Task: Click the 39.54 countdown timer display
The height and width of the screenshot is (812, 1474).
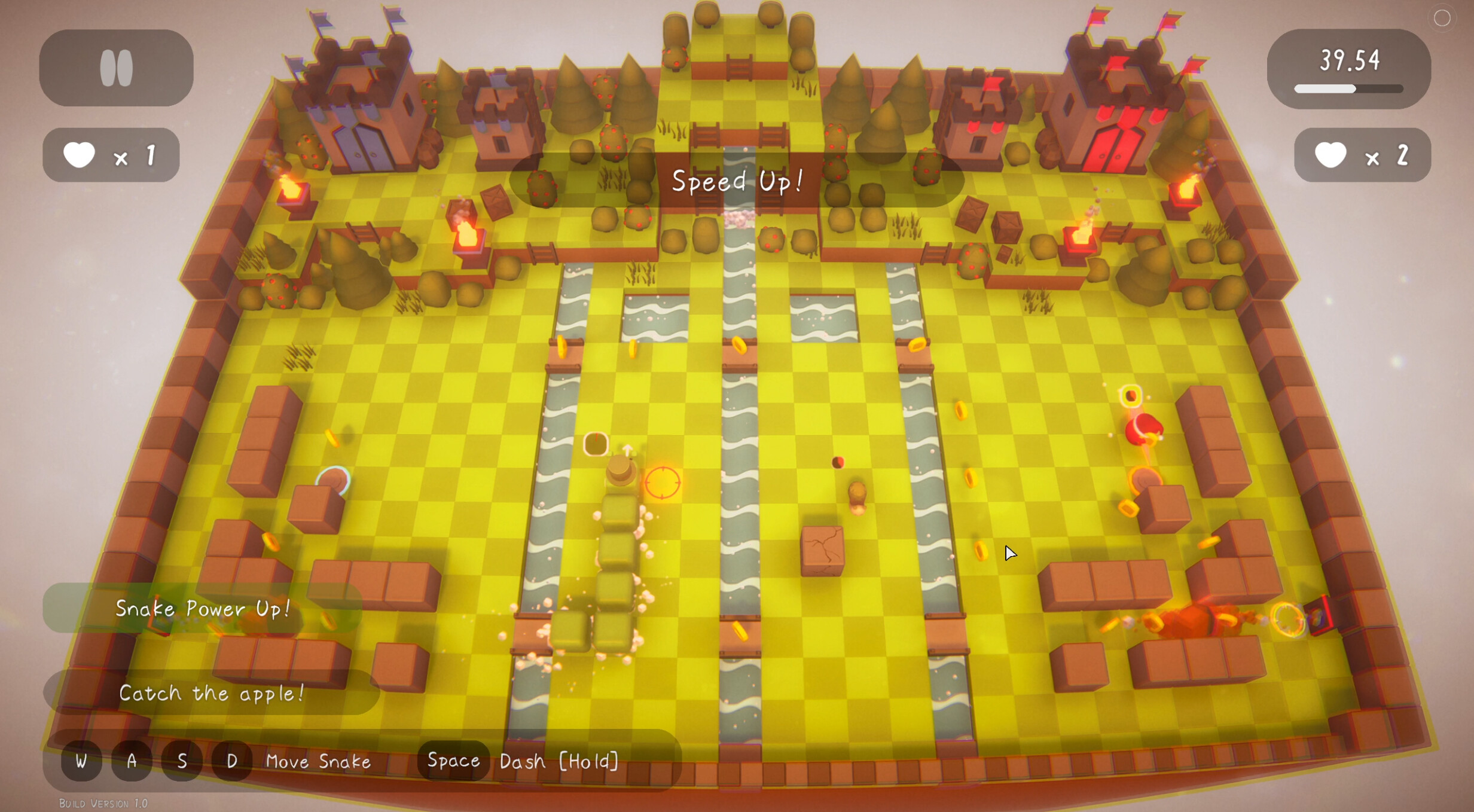Action: coord(1350,59)
